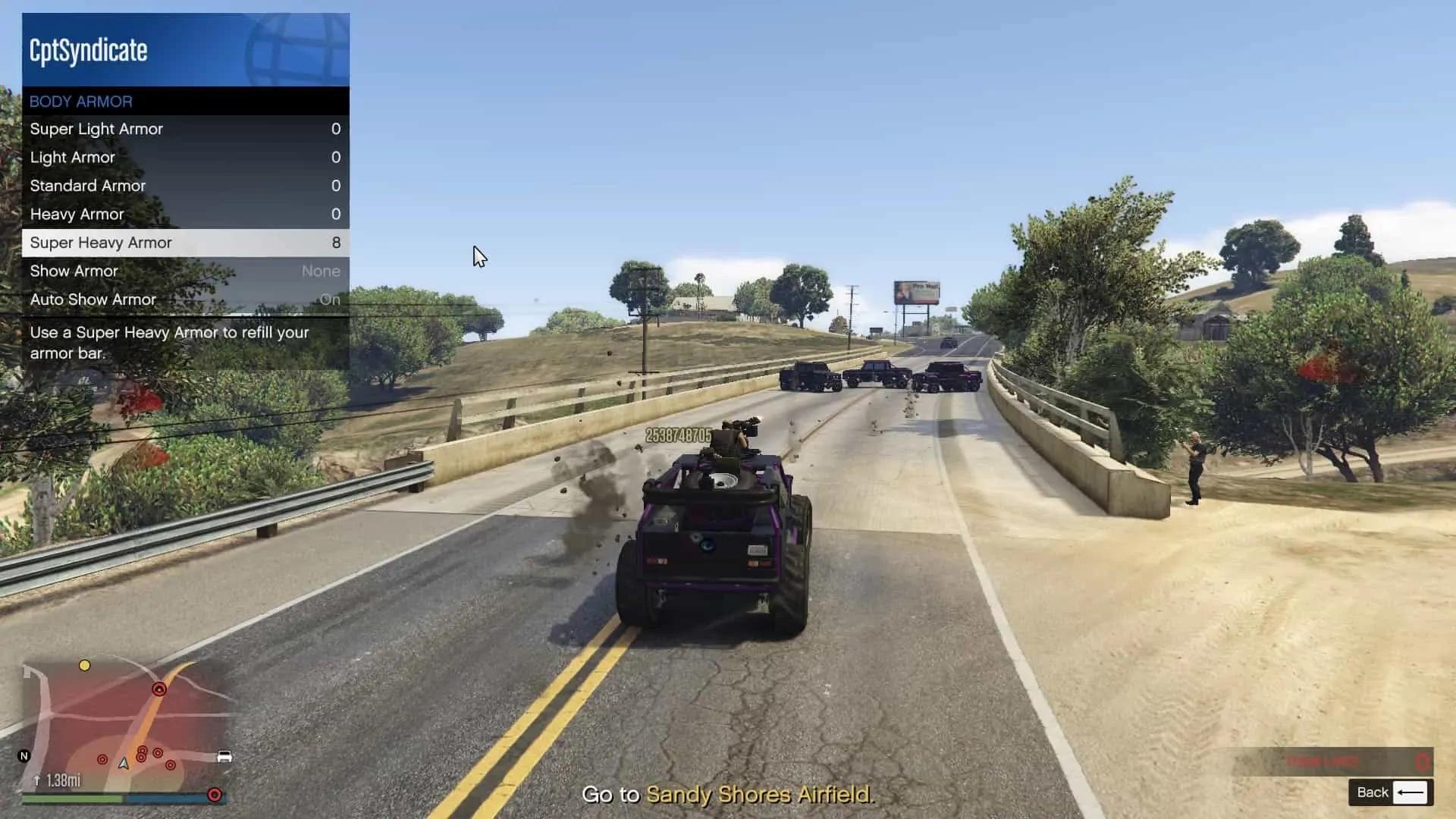Click the CptSyndicate menu title
Image resolution: width=1456 pixels, height=819 pixels.
coord(89,50)
